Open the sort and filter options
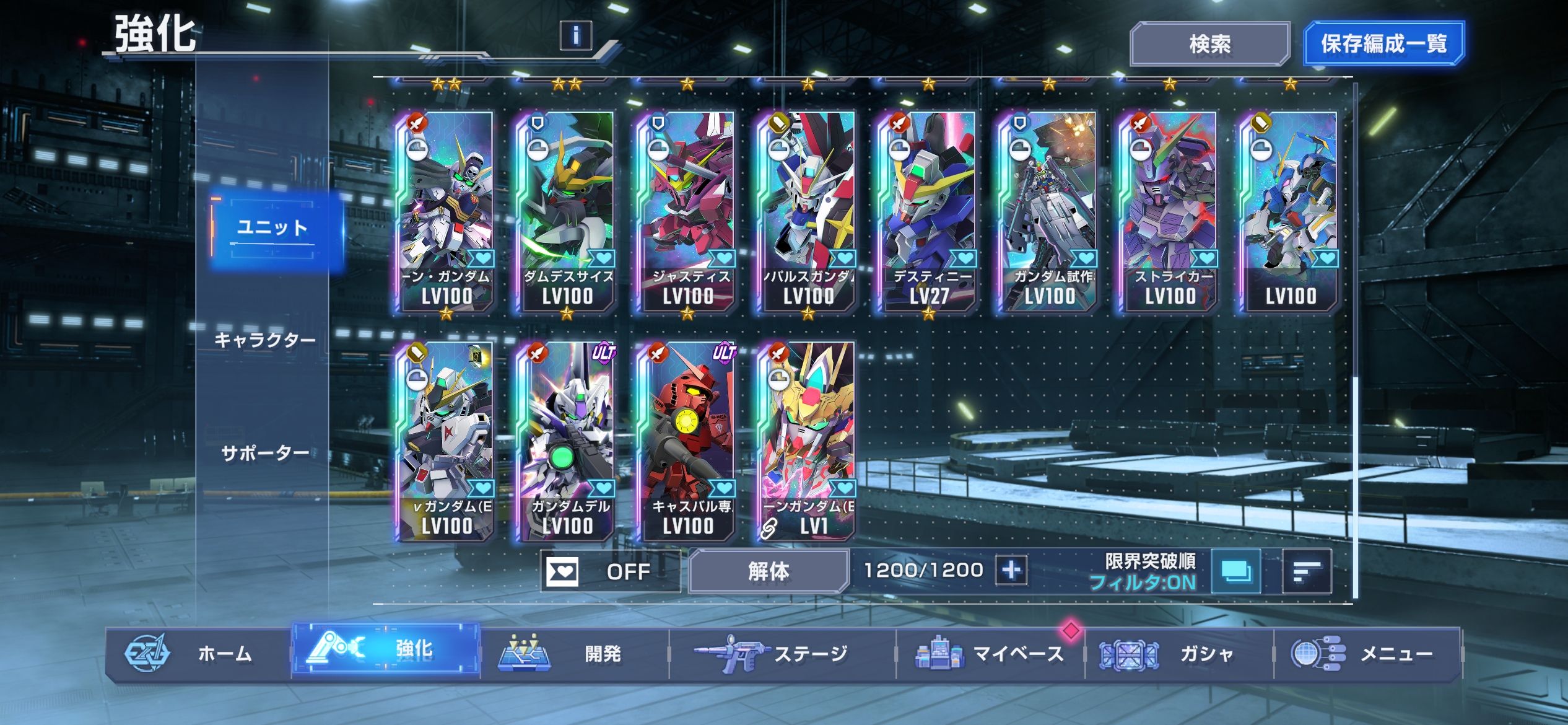 pos(1306,571)
